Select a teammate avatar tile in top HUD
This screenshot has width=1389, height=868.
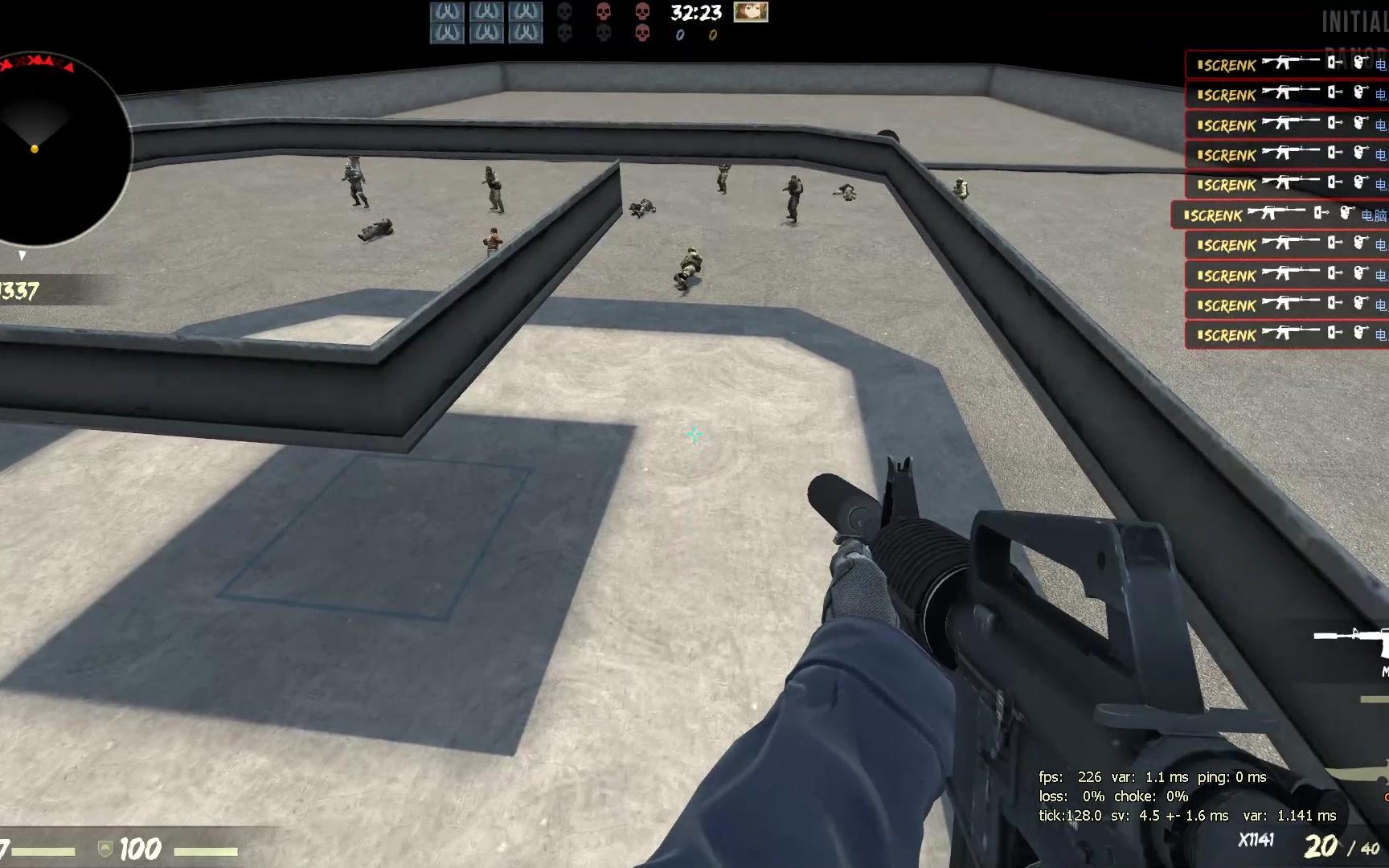tap(448, 12)
